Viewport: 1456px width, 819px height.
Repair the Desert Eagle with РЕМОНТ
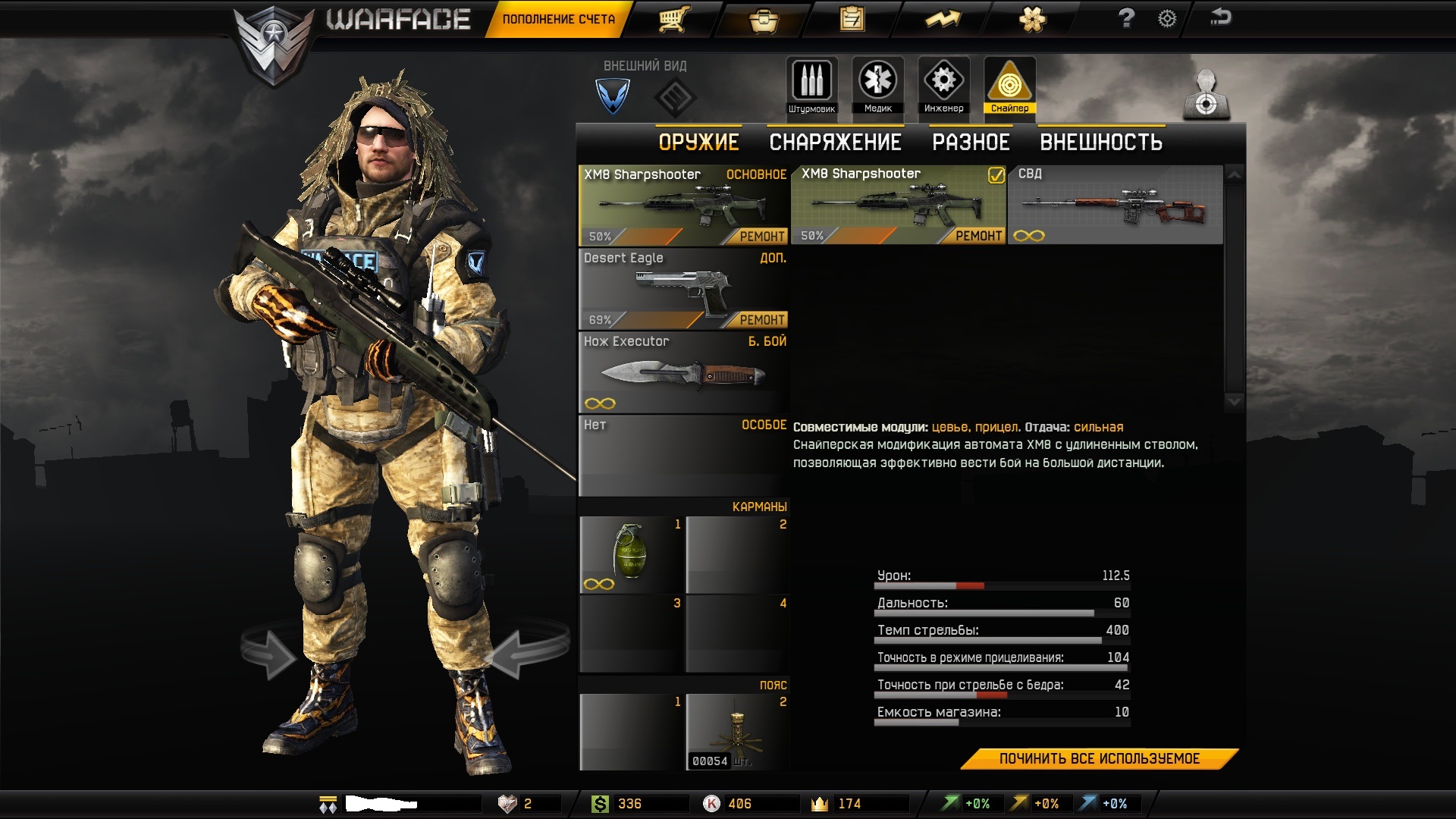[x=761, y=320]
